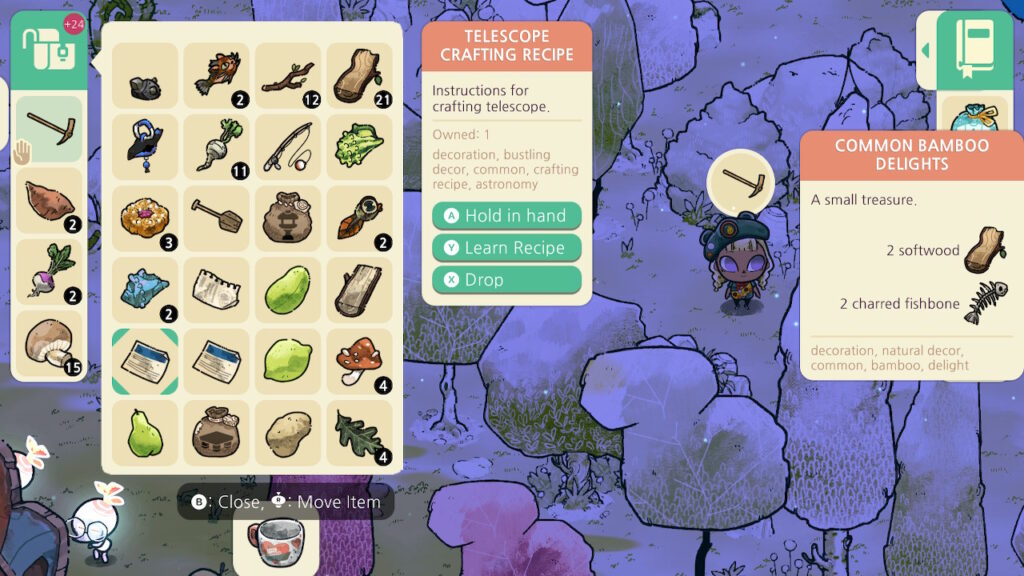Select the oak leaf stack

pyautogui.click(x=360, y=434)
